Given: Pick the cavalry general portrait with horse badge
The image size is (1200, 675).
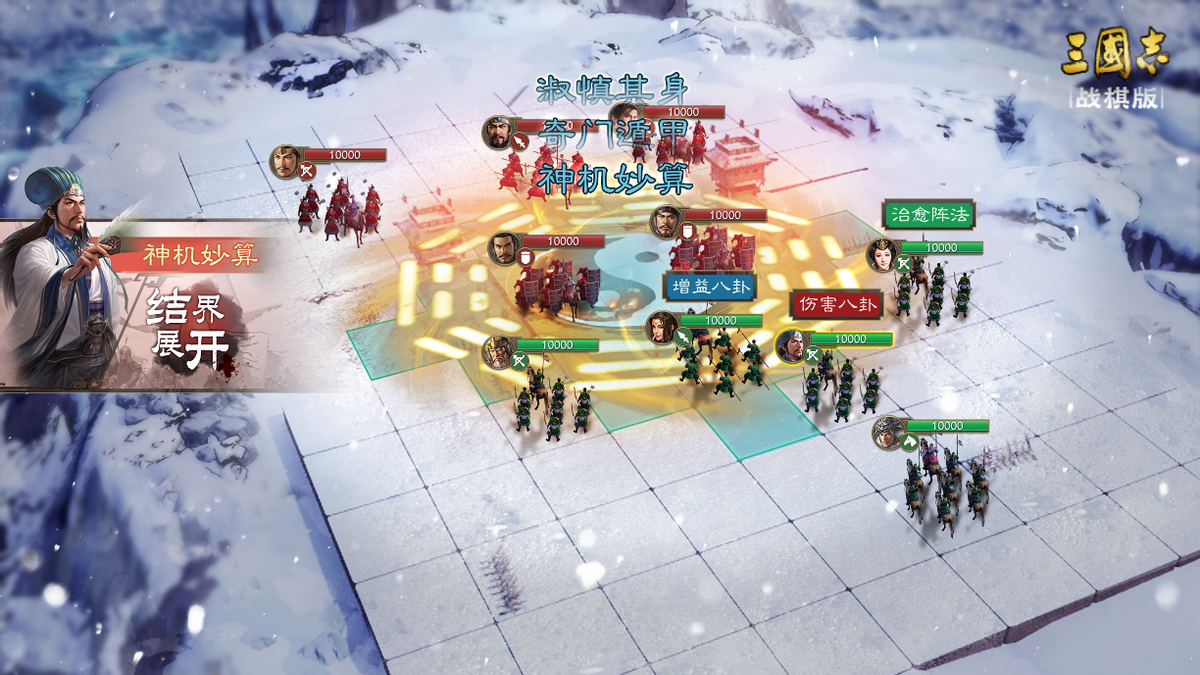Looking at the screenshot, I should point(888,432).
